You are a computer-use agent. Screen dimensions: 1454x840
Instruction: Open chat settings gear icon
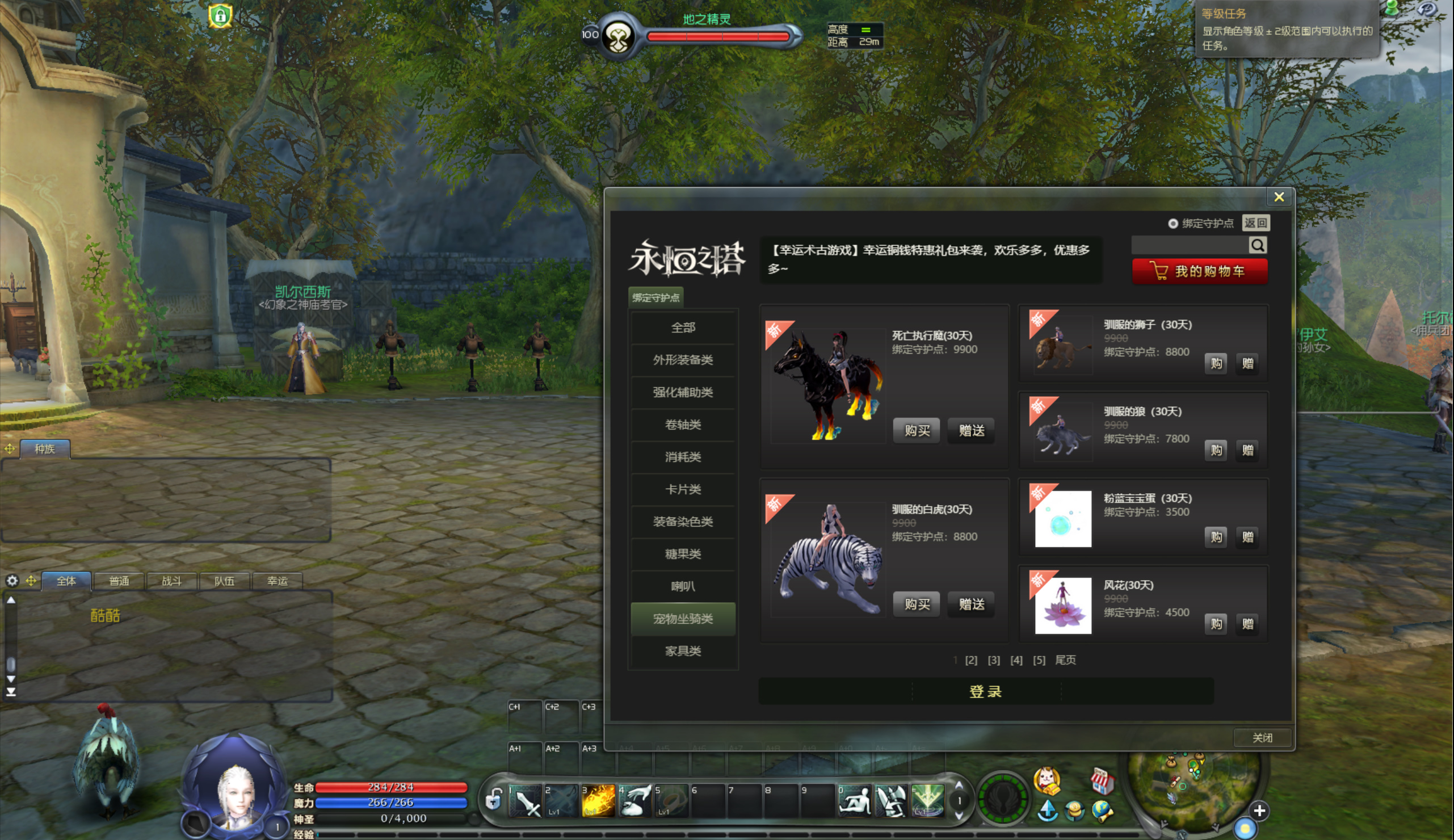(12, 581)
